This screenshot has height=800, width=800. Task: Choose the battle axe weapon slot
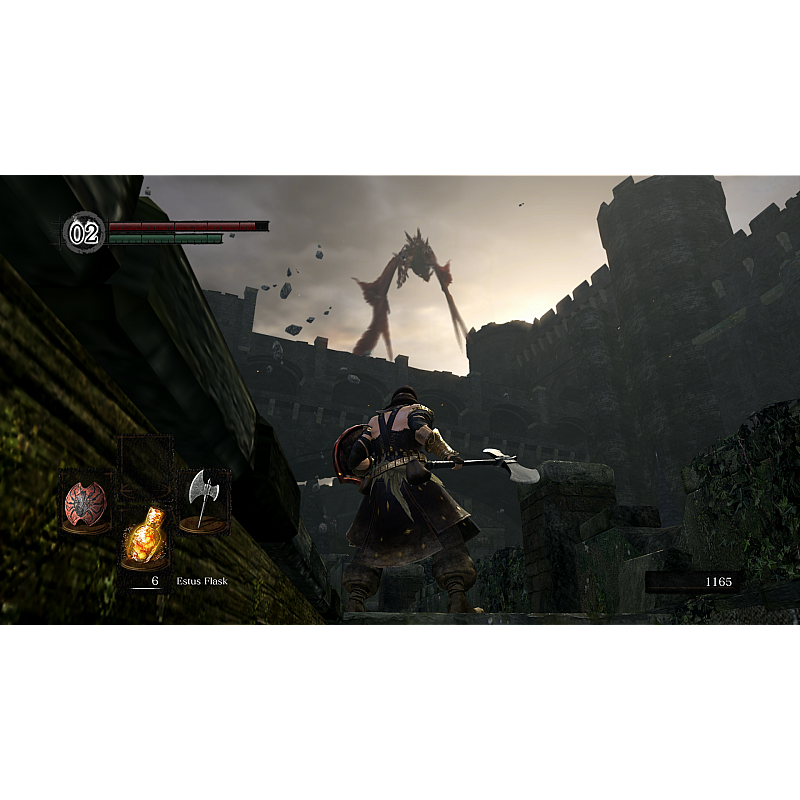[x=204, y=500]
